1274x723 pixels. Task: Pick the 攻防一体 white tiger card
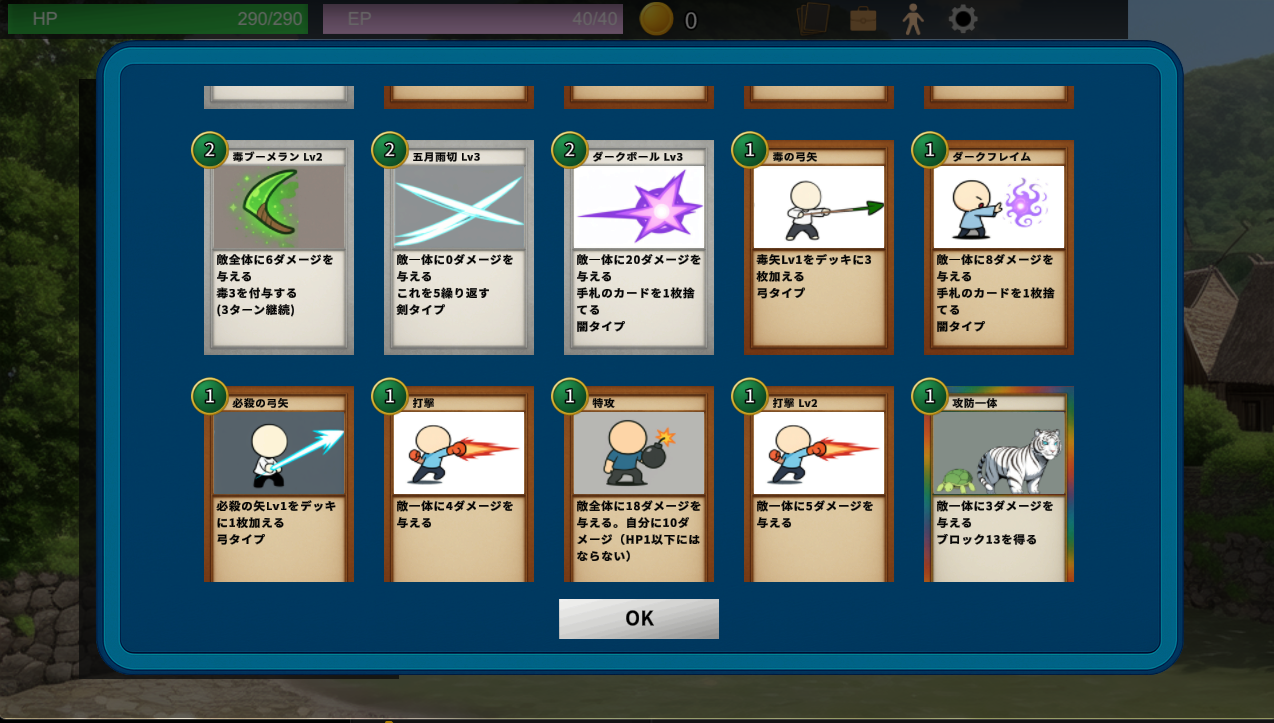point(999,485)
